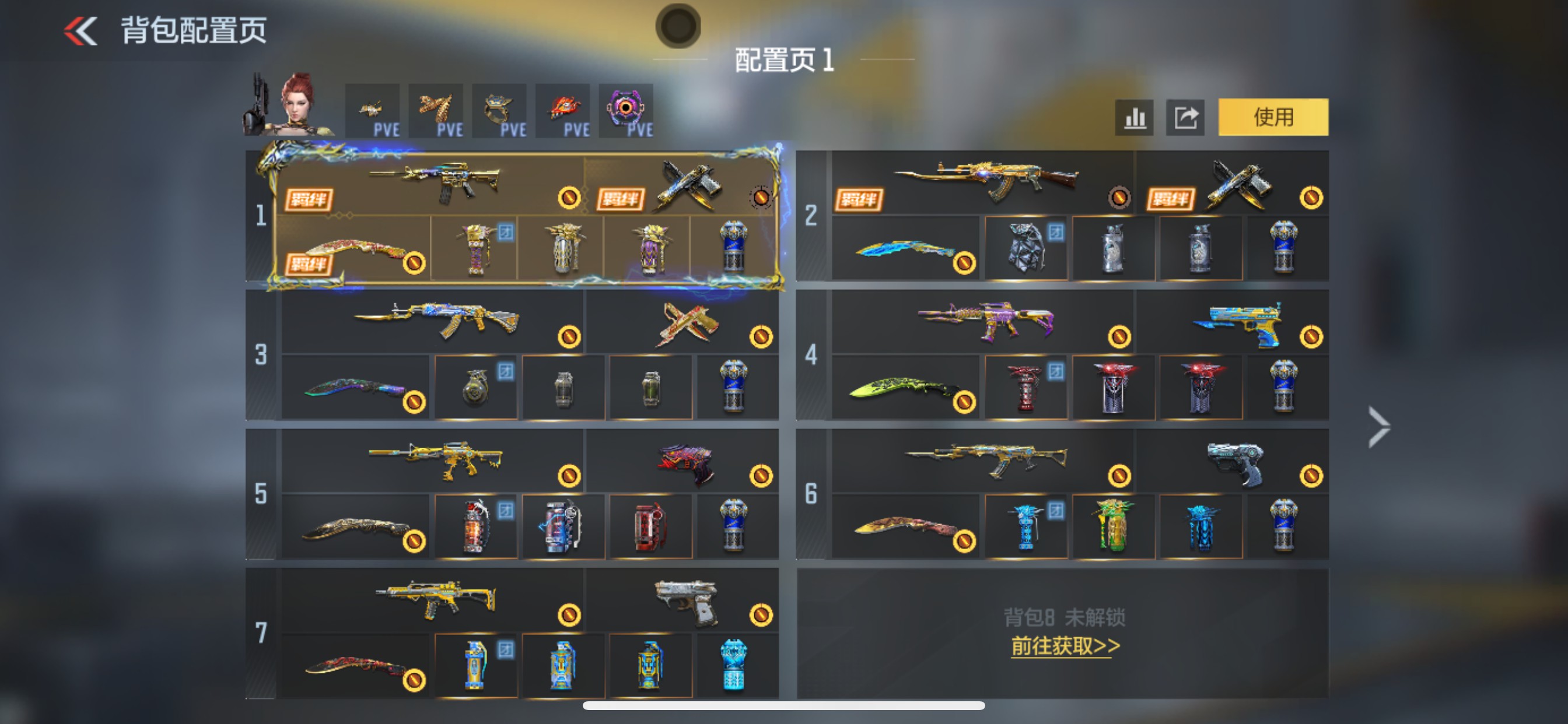Screen dimensions: 1568x724
Task: Open the first PVE equipment slot
Action: click(373, 111)
